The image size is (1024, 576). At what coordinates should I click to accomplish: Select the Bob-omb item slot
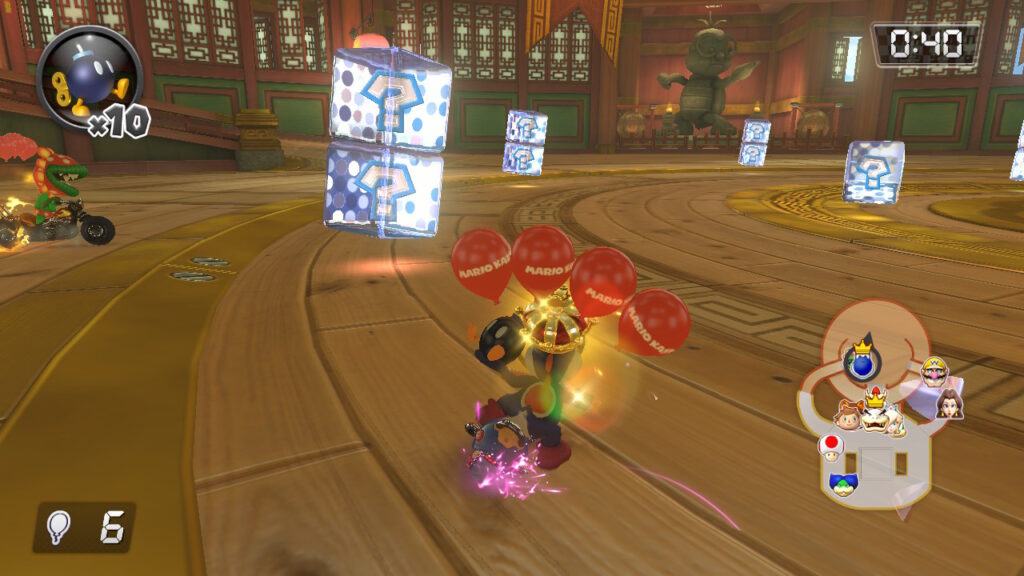(x=89, y=78)
